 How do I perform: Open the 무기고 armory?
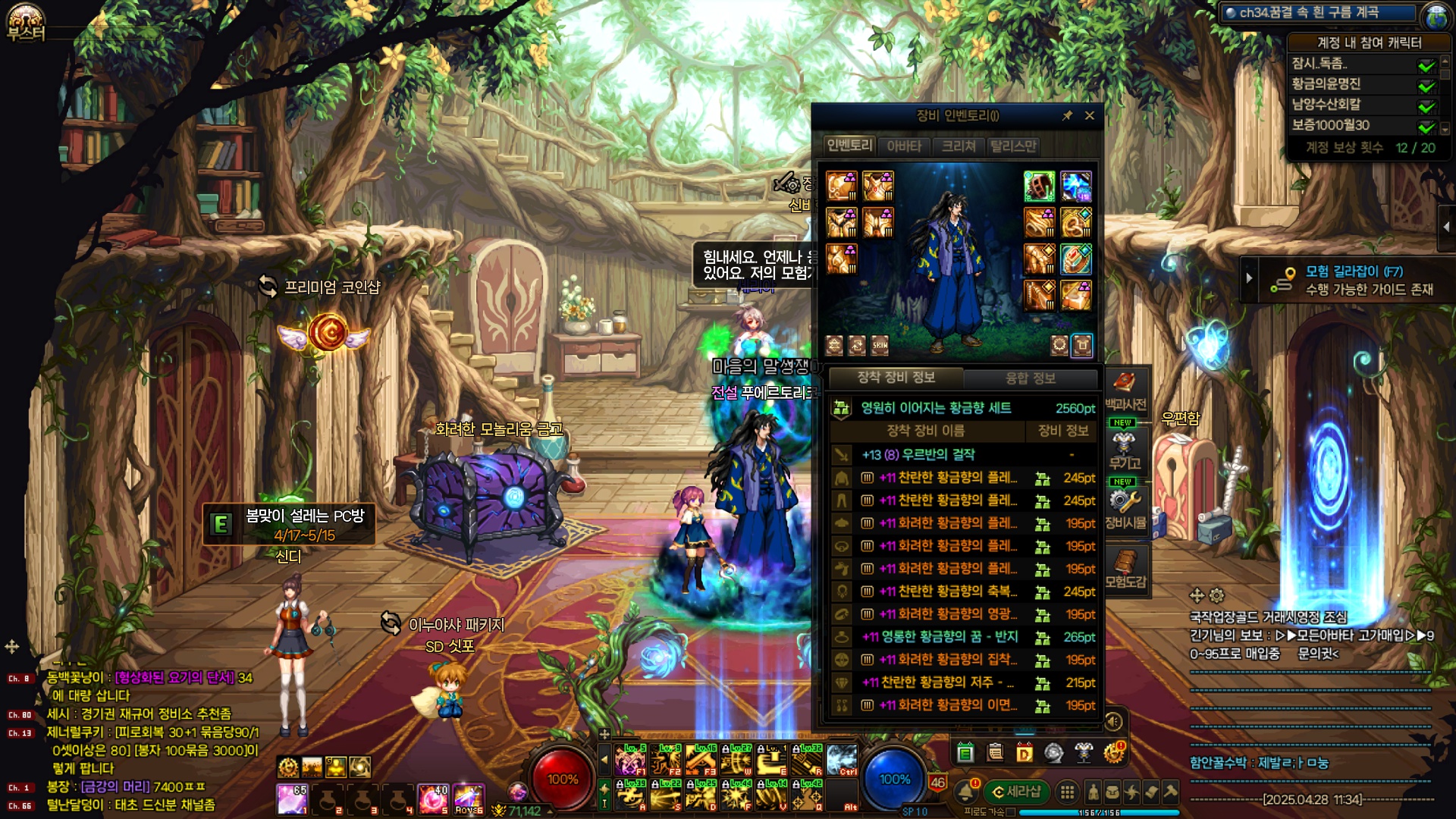[x=1125, y=449]
